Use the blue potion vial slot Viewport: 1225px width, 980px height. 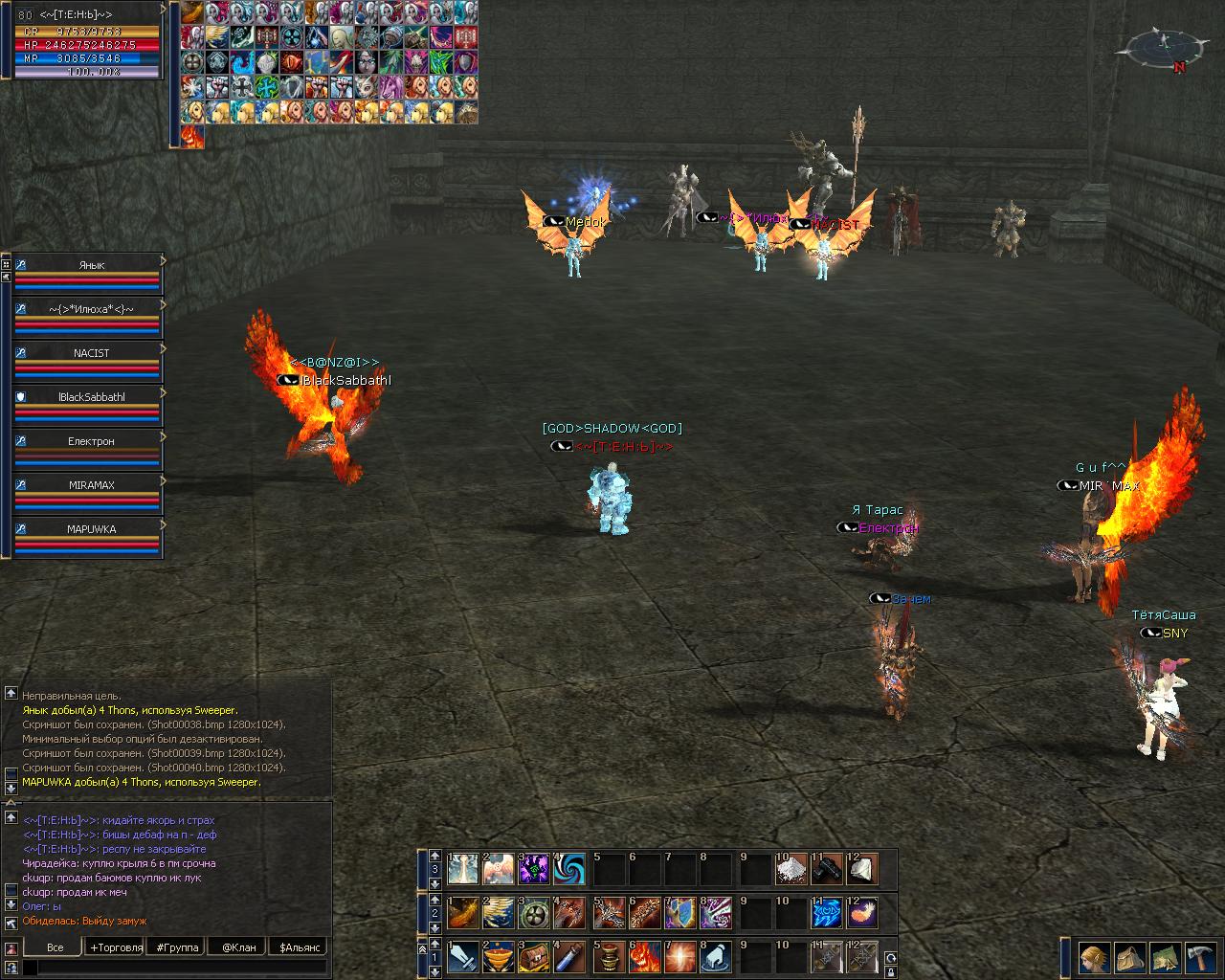[x=570, y=957]
